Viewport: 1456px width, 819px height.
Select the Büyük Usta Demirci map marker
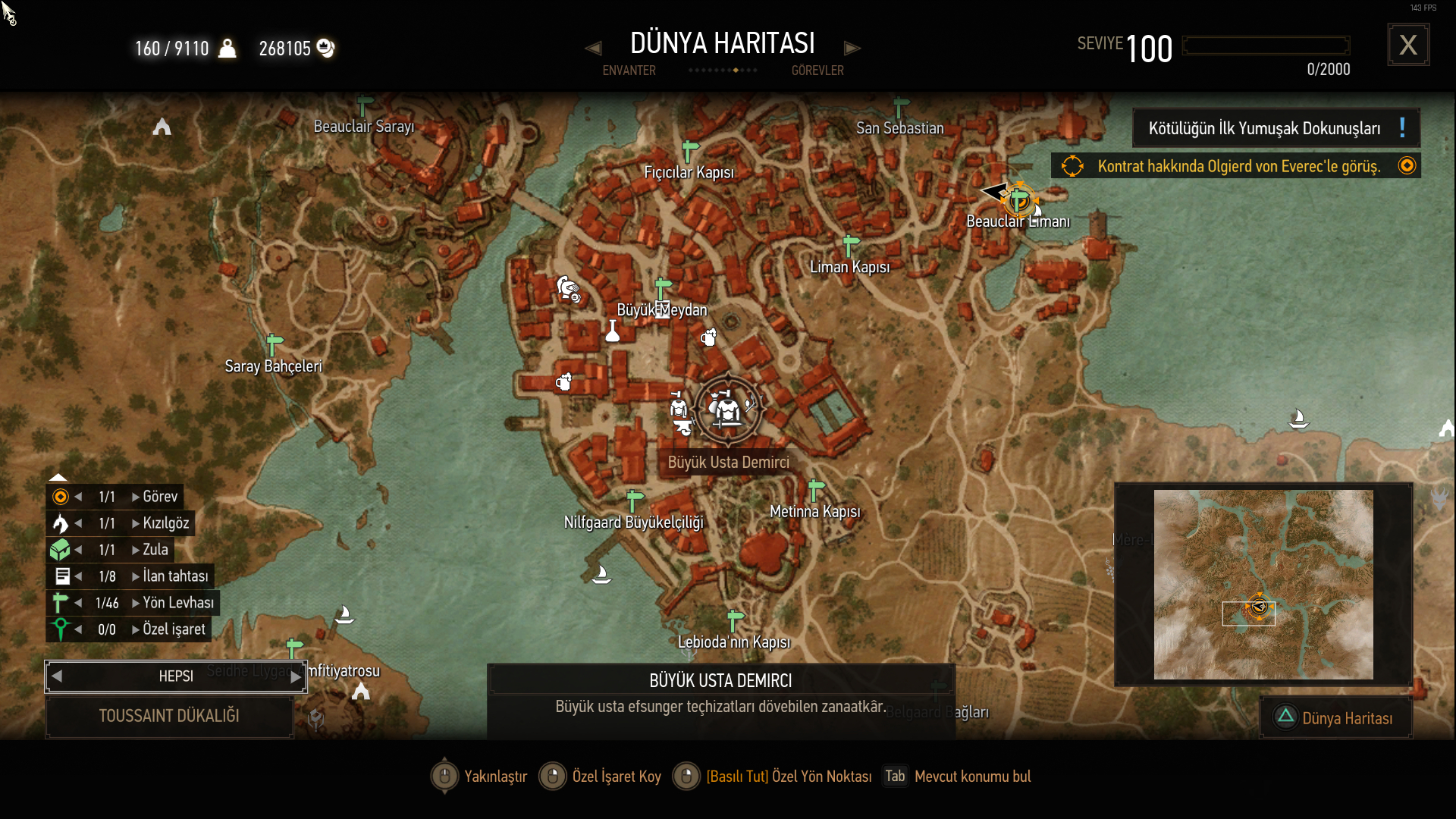point(727,410)
